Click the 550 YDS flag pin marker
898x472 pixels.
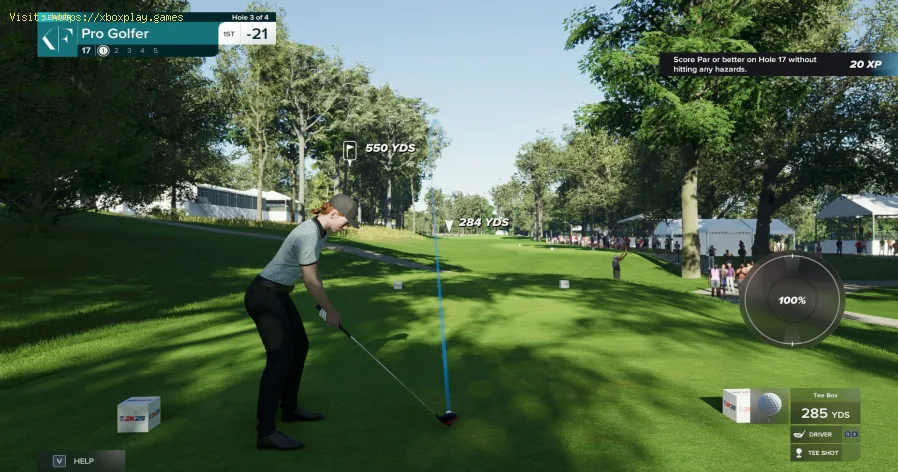pos(350,149)
